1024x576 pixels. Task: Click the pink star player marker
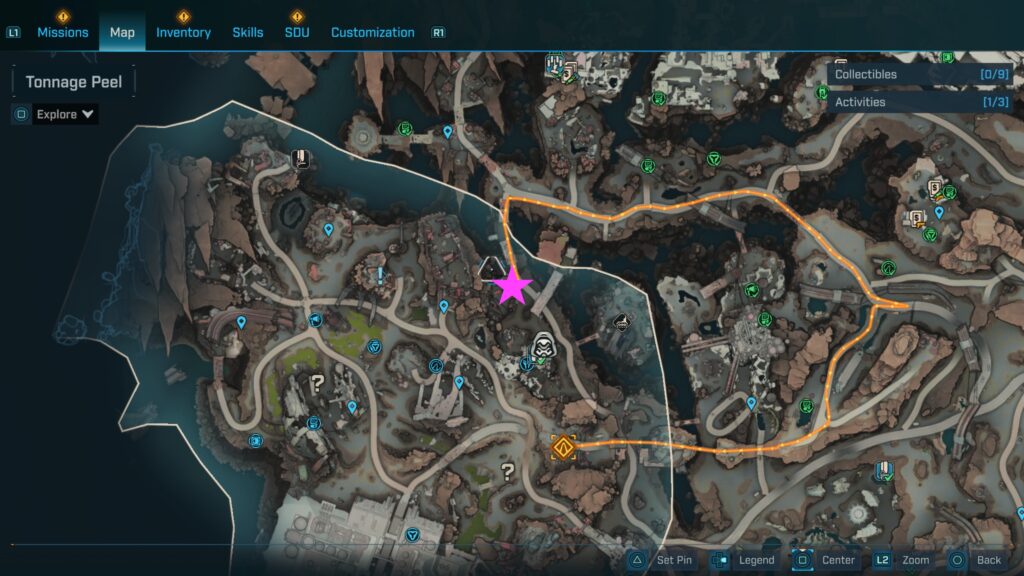tap(513, 286)
